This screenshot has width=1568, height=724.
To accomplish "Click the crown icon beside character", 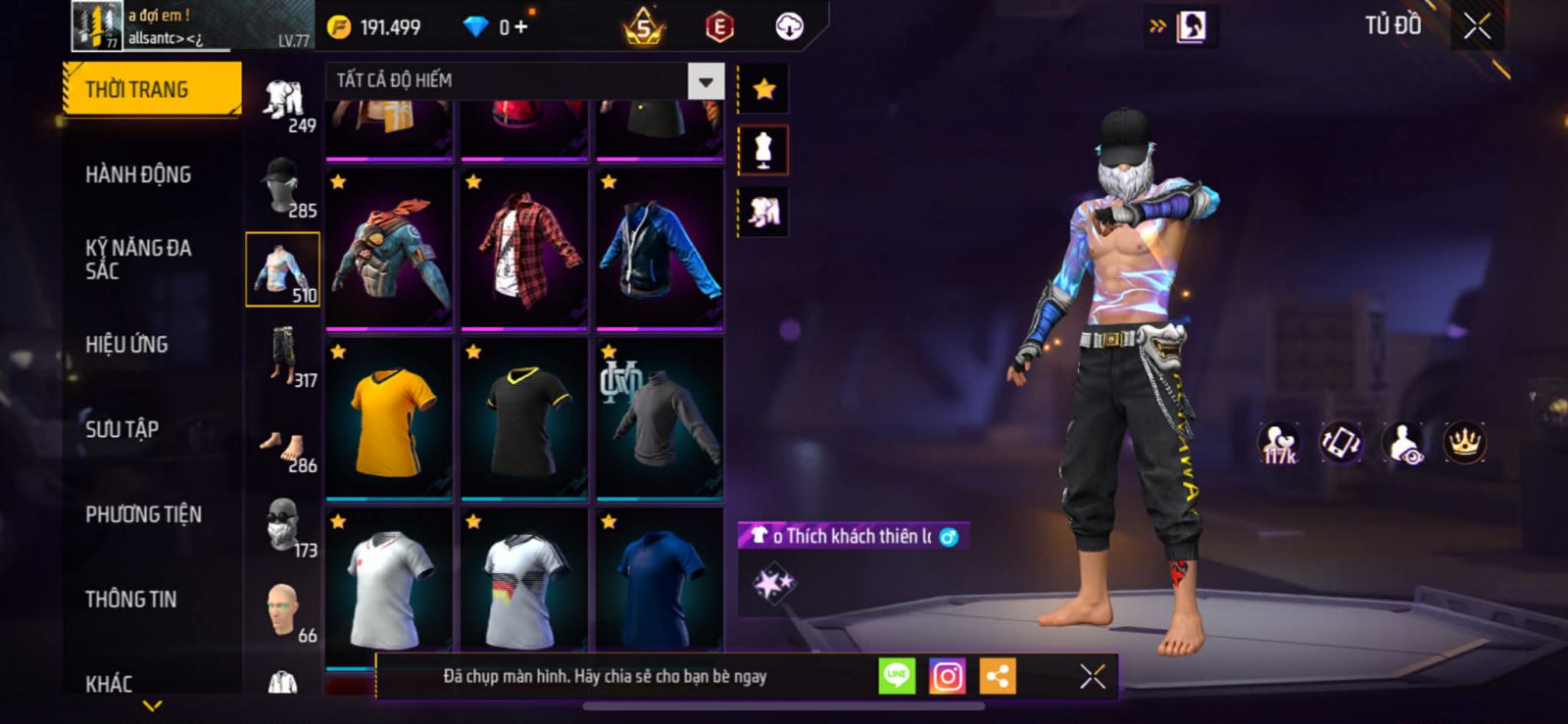I will pos(1464,443).
